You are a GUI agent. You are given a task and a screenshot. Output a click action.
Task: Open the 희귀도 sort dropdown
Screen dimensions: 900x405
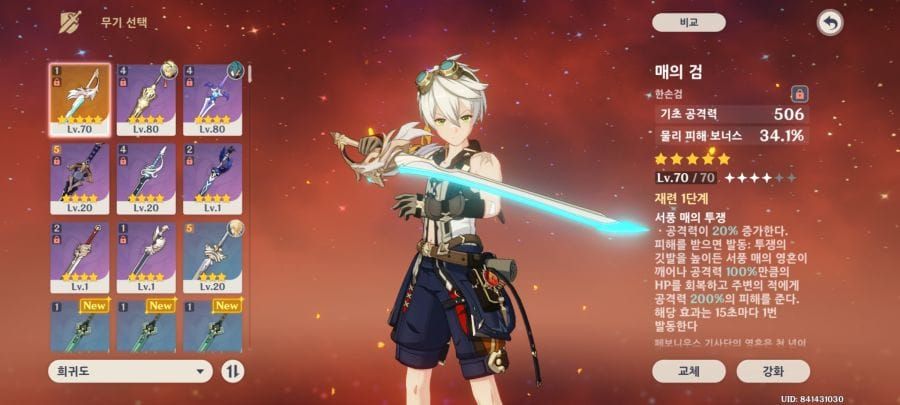click(x=130, y=371)
